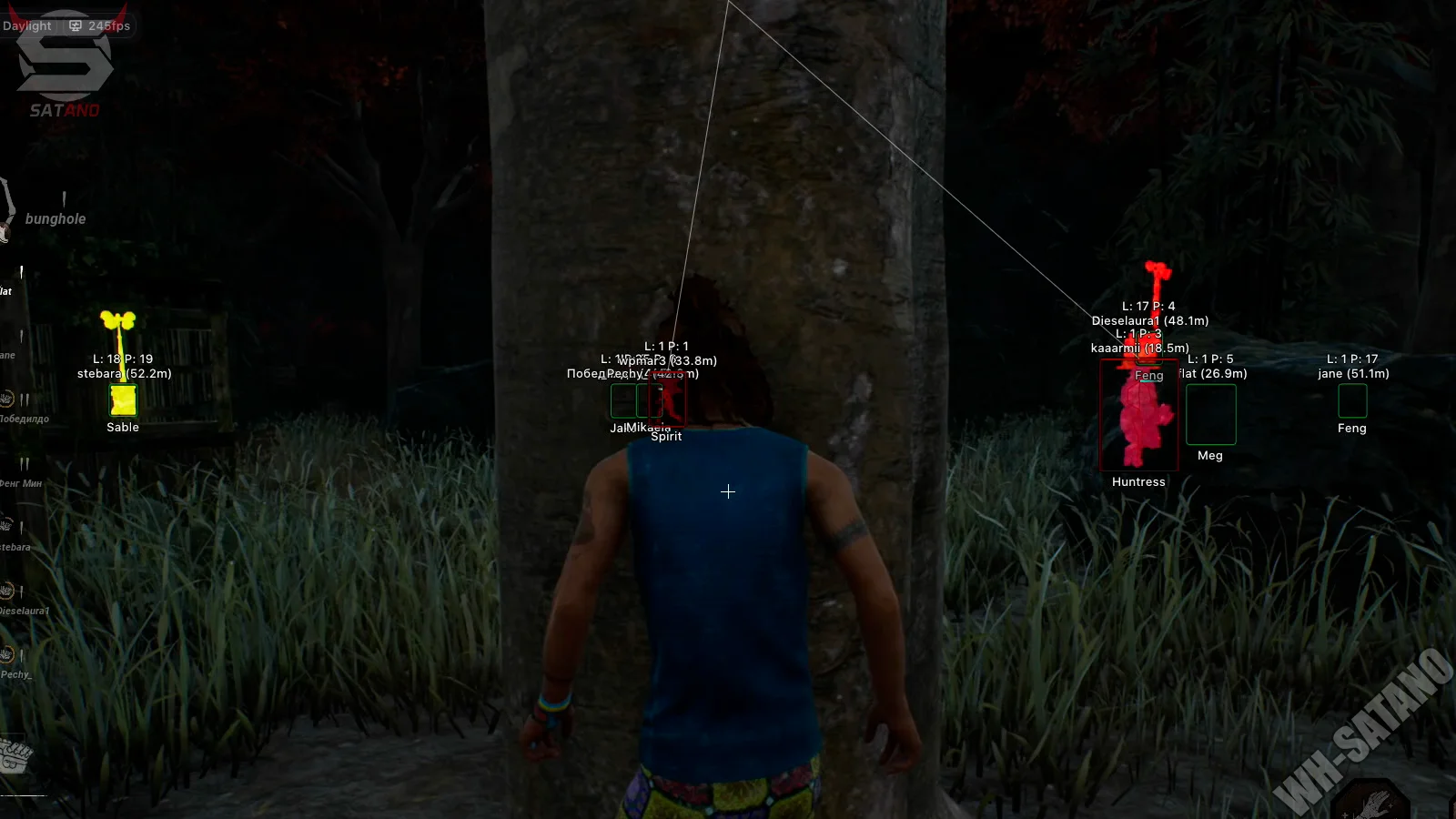Toggle the Huntress ESP highlight box

(x=1137, y=416)
